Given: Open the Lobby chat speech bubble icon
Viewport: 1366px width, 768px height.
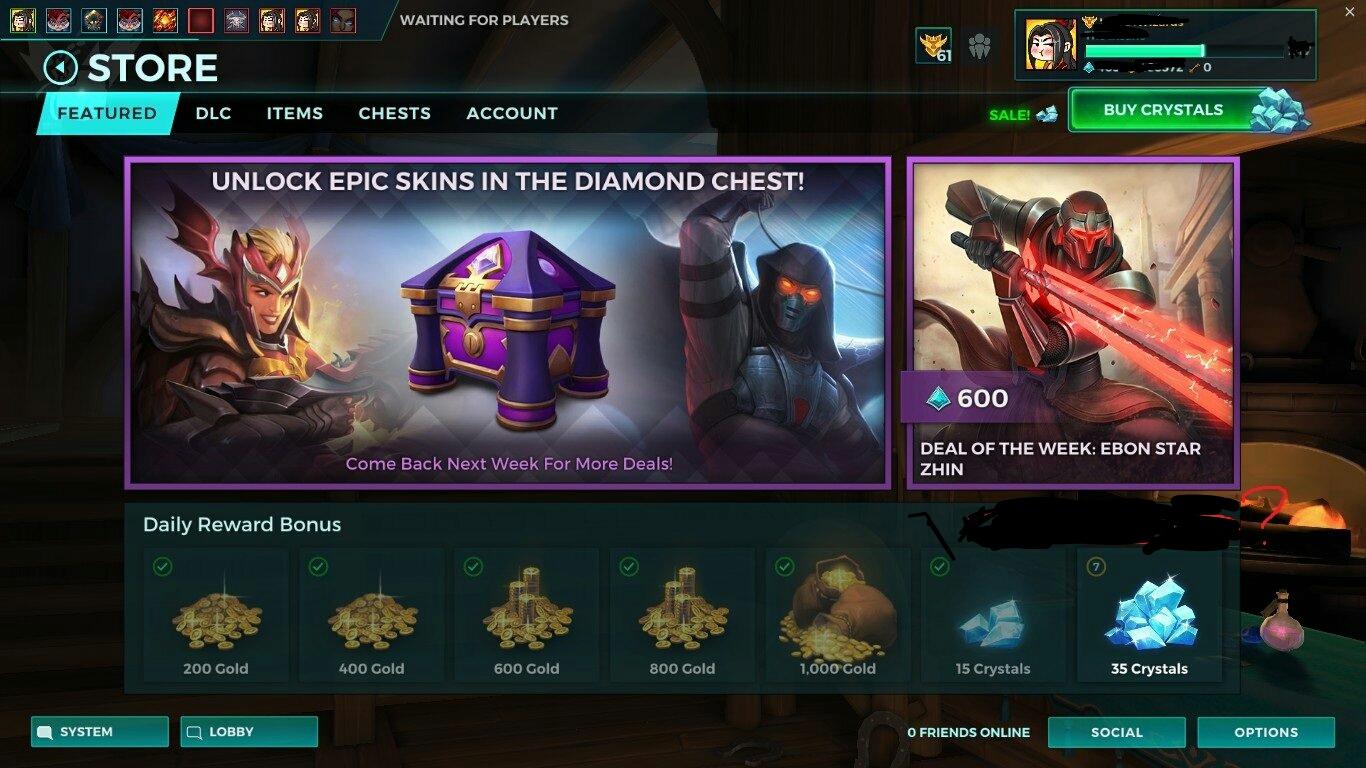Looking at the screenshot, I should click(193, 732).
